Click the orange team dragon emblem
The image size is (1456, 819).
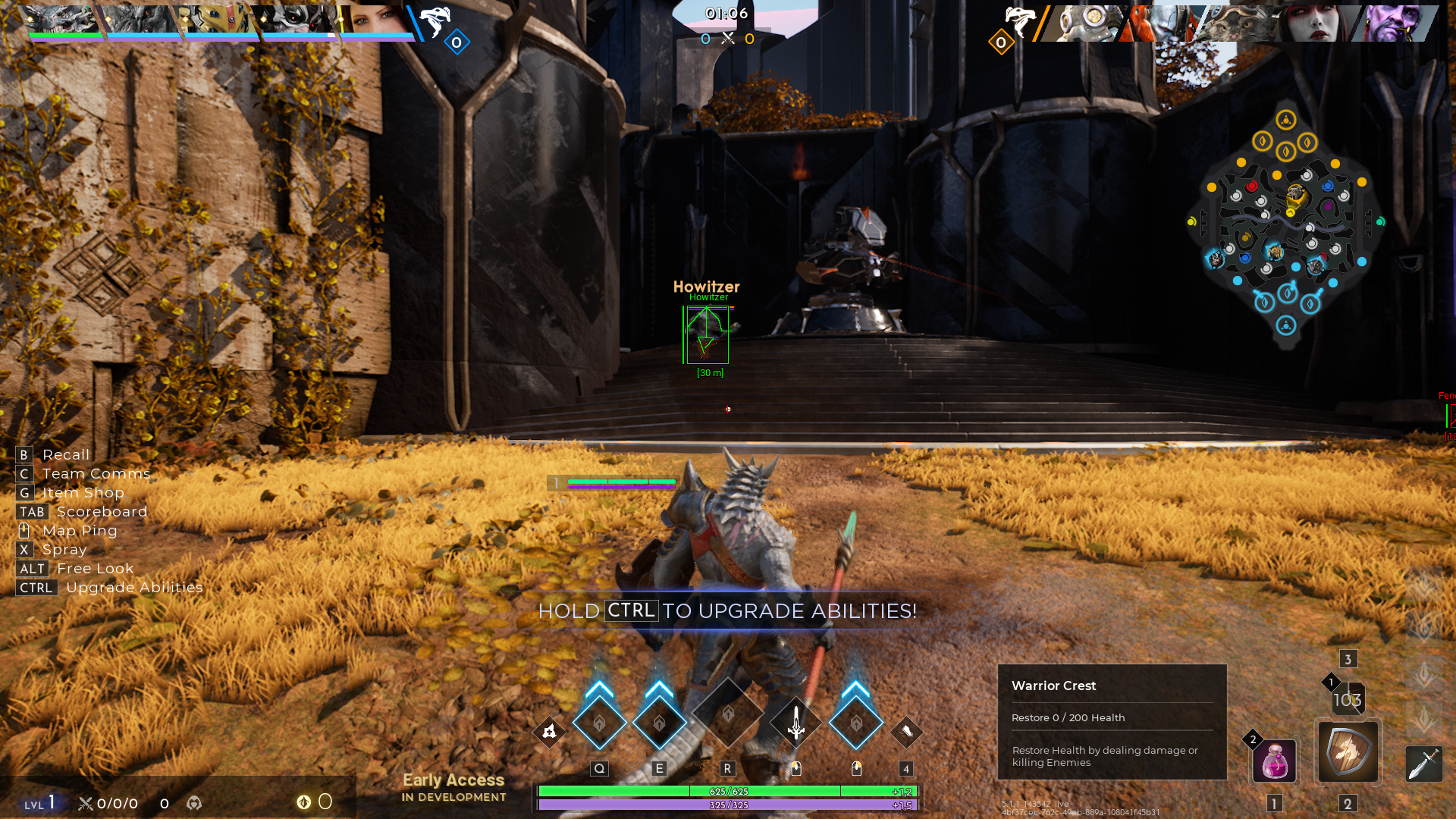[x=1018, y=21]
